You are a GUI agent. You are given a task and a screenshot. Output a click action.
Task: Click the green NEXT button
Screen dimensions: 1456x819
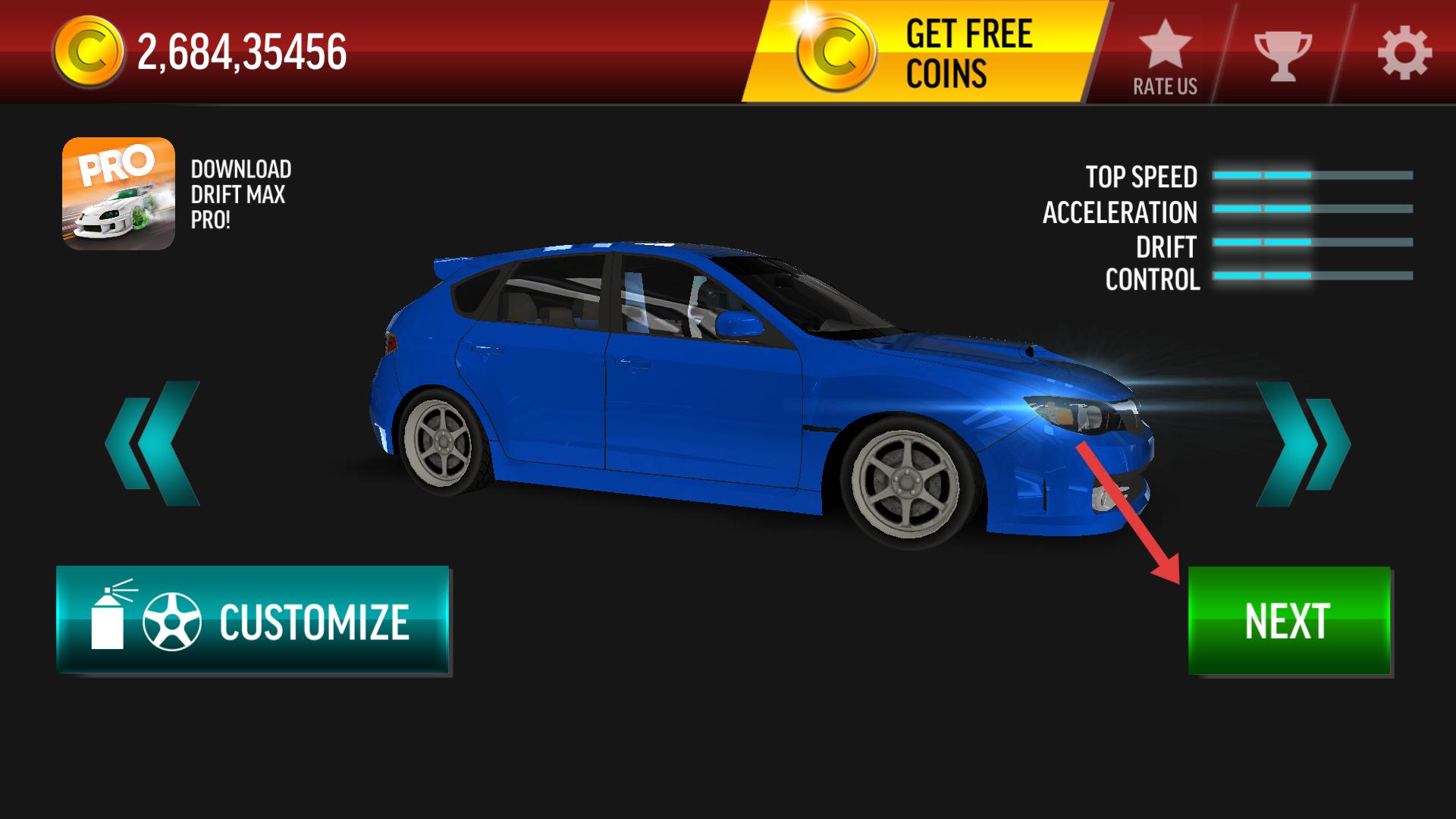click(1288, 620)
